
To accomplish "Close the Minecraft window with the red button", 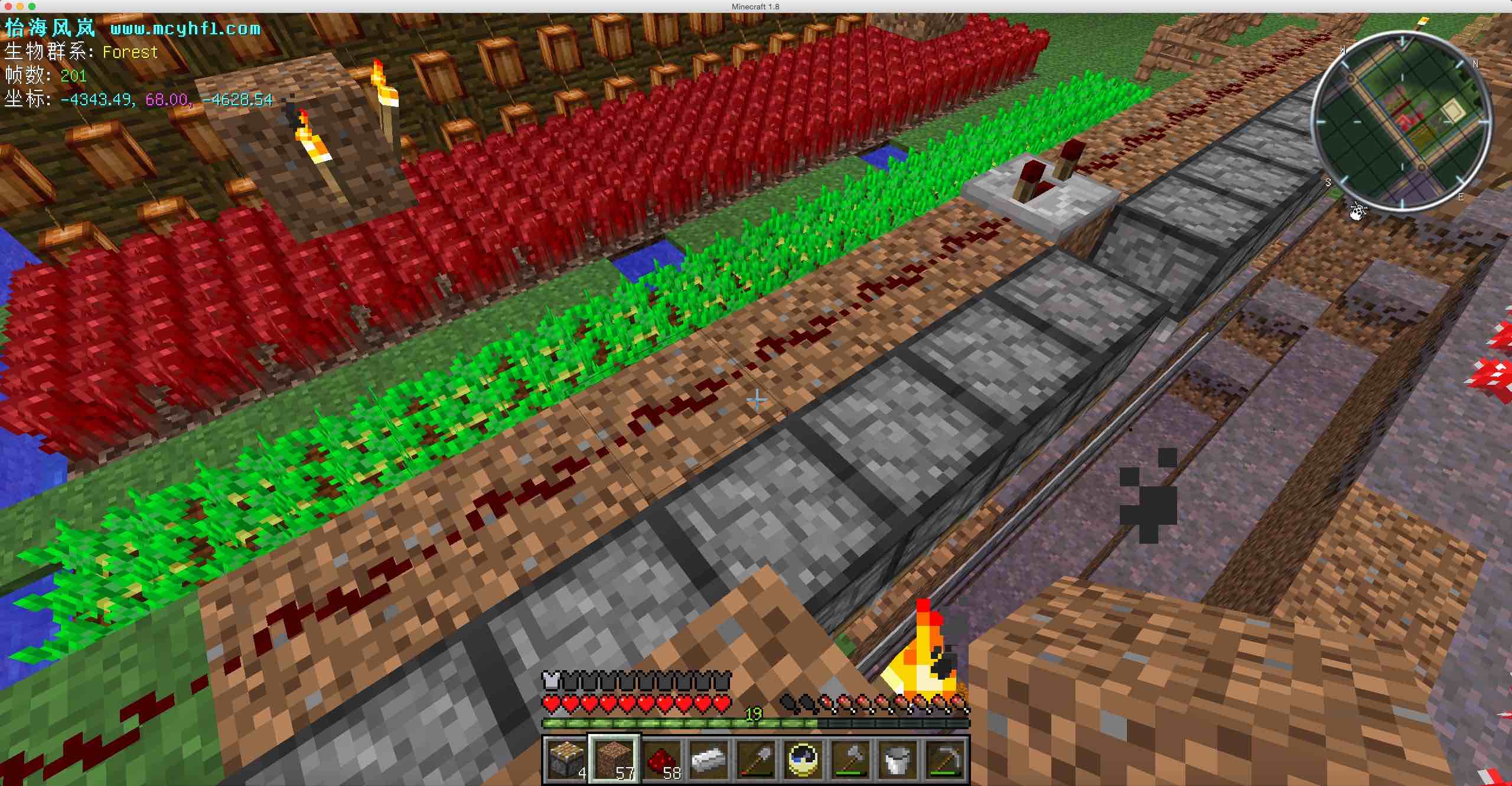I will (8, 7).
